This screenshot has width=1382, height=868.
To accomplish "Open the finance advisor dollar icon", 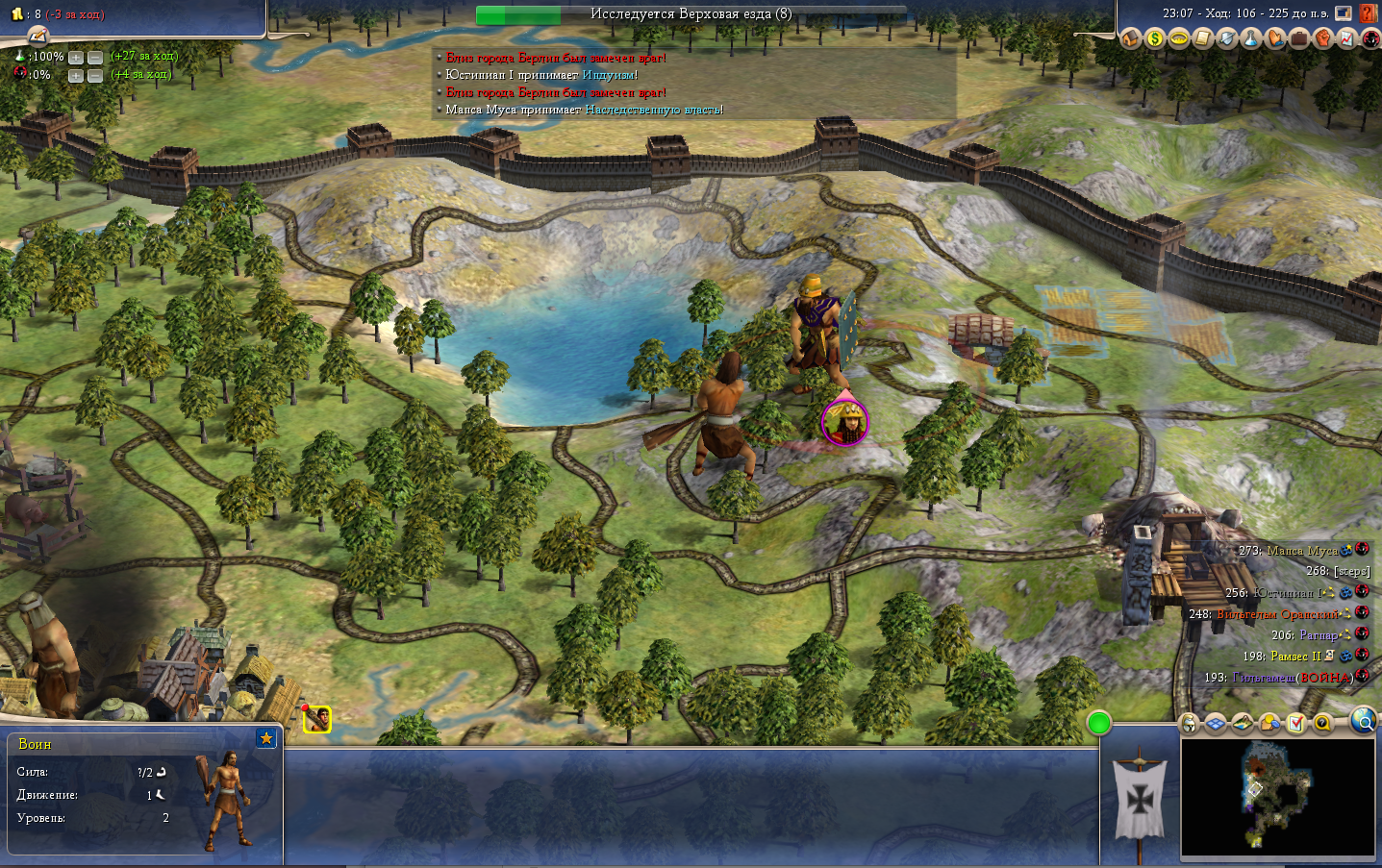I will [x=1154, y=38].
